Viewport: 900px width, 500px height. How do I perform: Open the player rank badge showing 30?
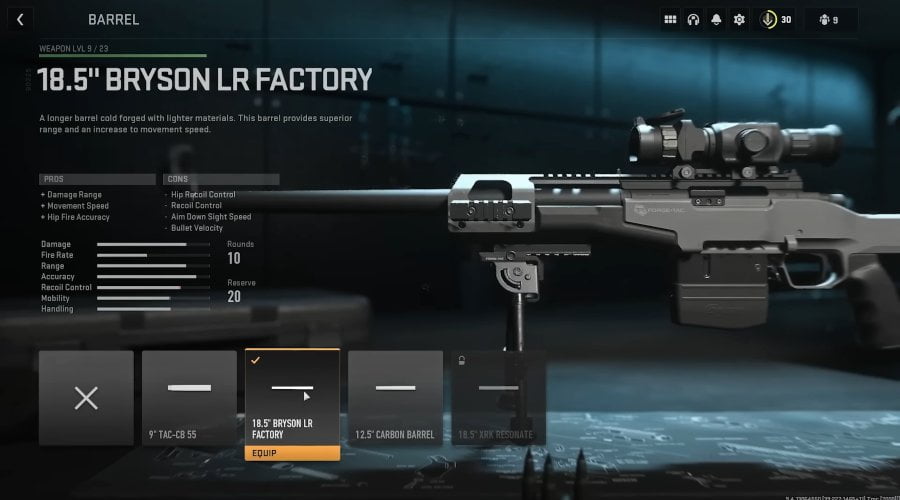(777, 19)
